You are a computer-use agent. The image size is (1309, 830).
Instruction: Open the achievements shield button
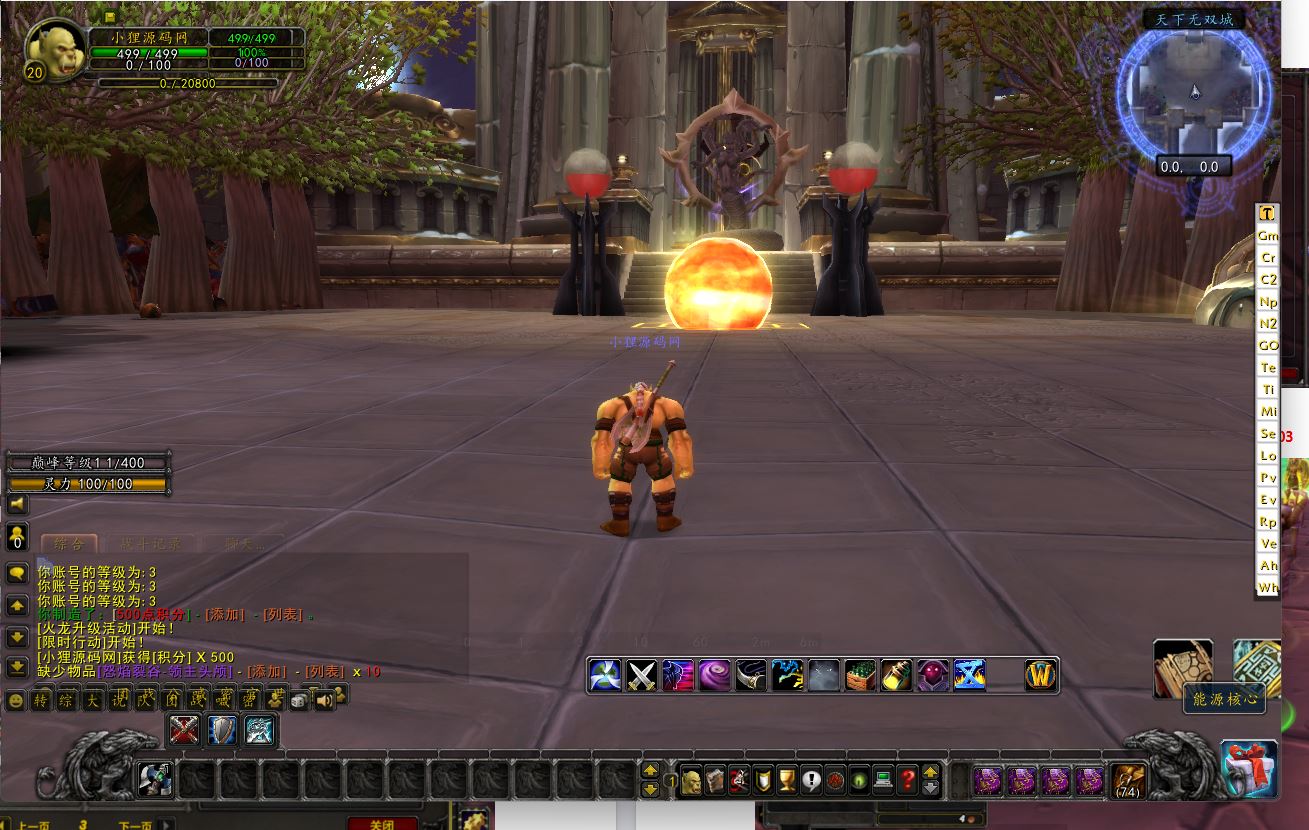click(763, 779)
